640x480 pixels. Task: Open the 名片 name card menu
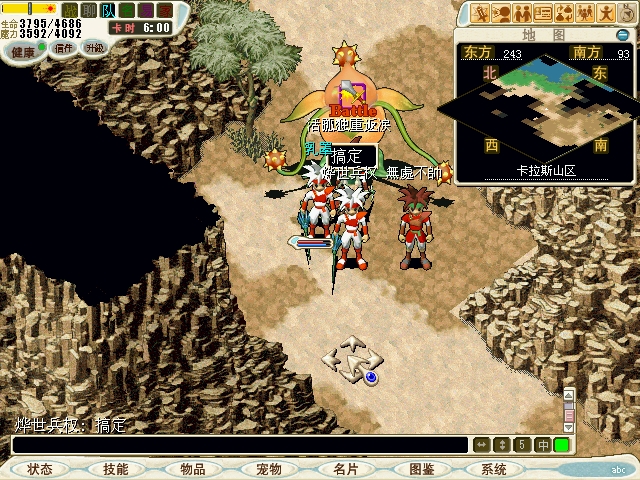(345, 469)
